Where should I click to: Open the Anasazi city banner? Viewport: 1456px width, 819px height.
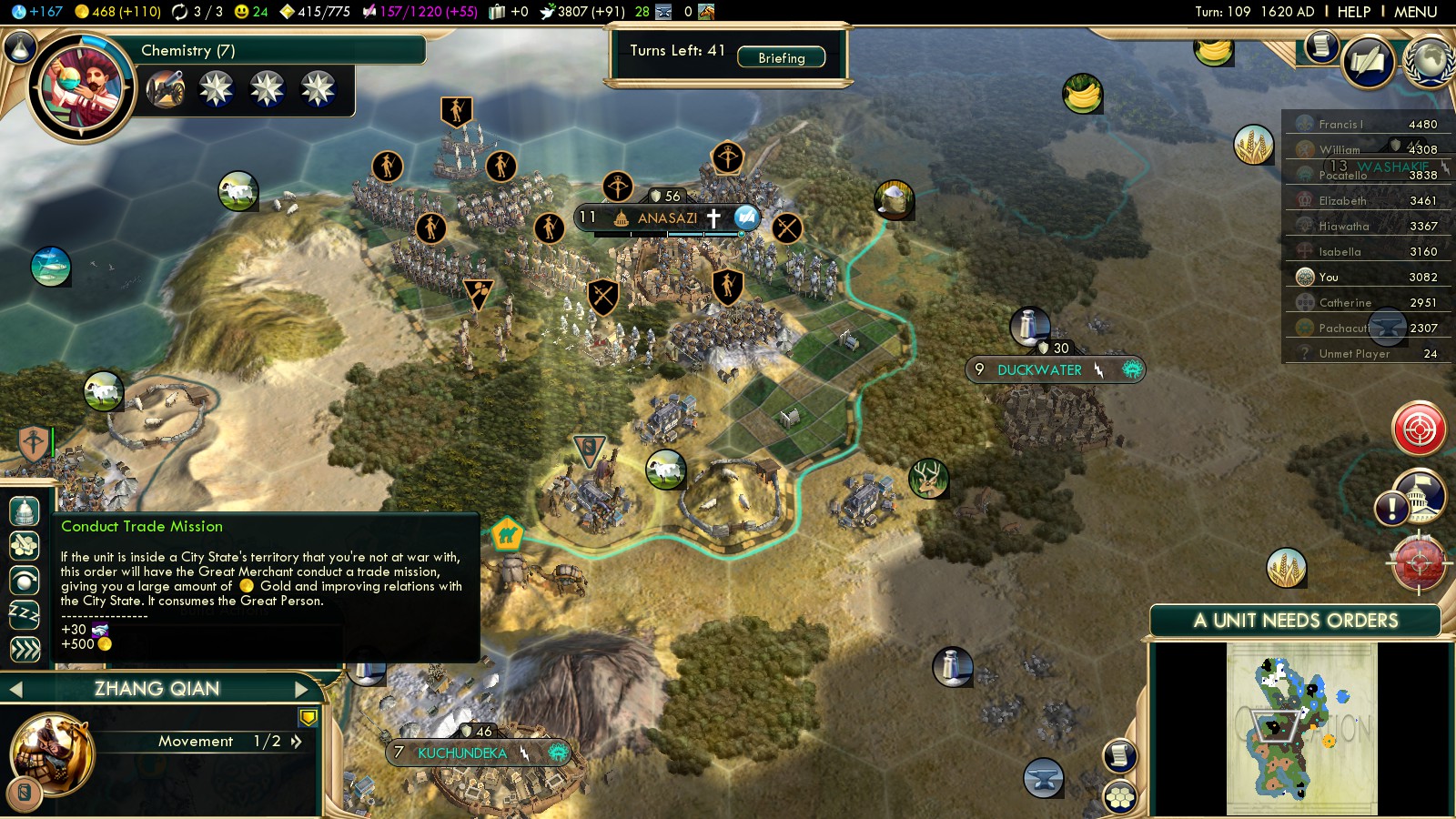tap(666, 218)
